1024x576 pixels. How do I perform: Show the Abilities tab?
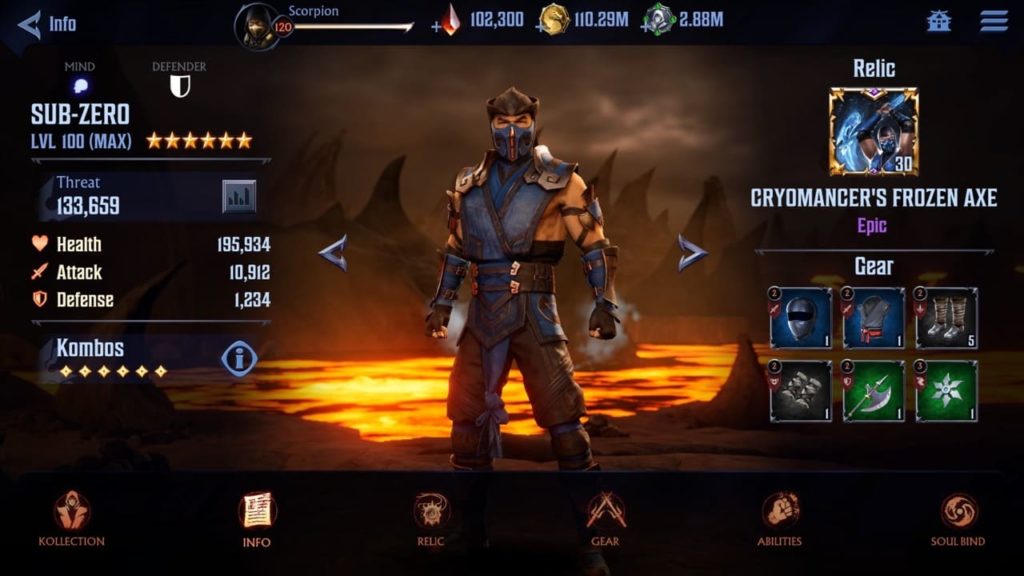pyautogui.click(x=780, y=517)
